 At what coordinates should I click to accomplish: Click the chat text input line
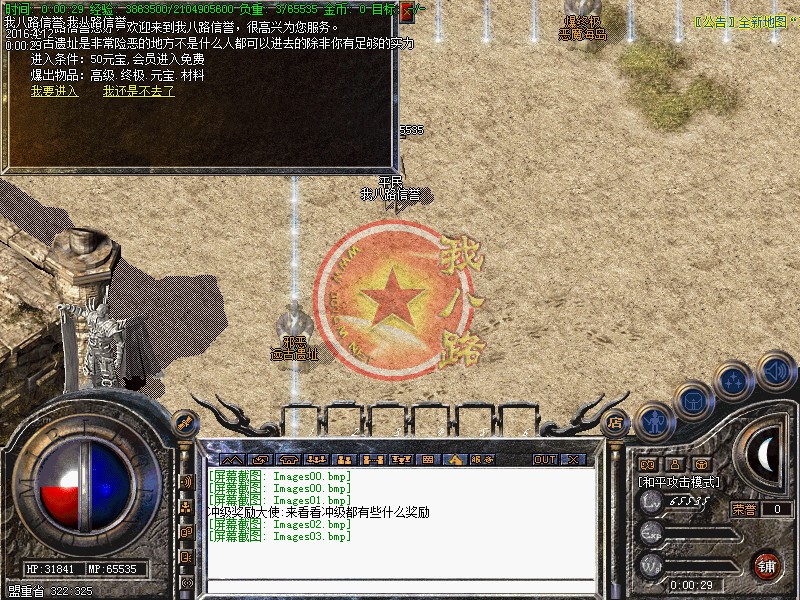pos(400,583)
